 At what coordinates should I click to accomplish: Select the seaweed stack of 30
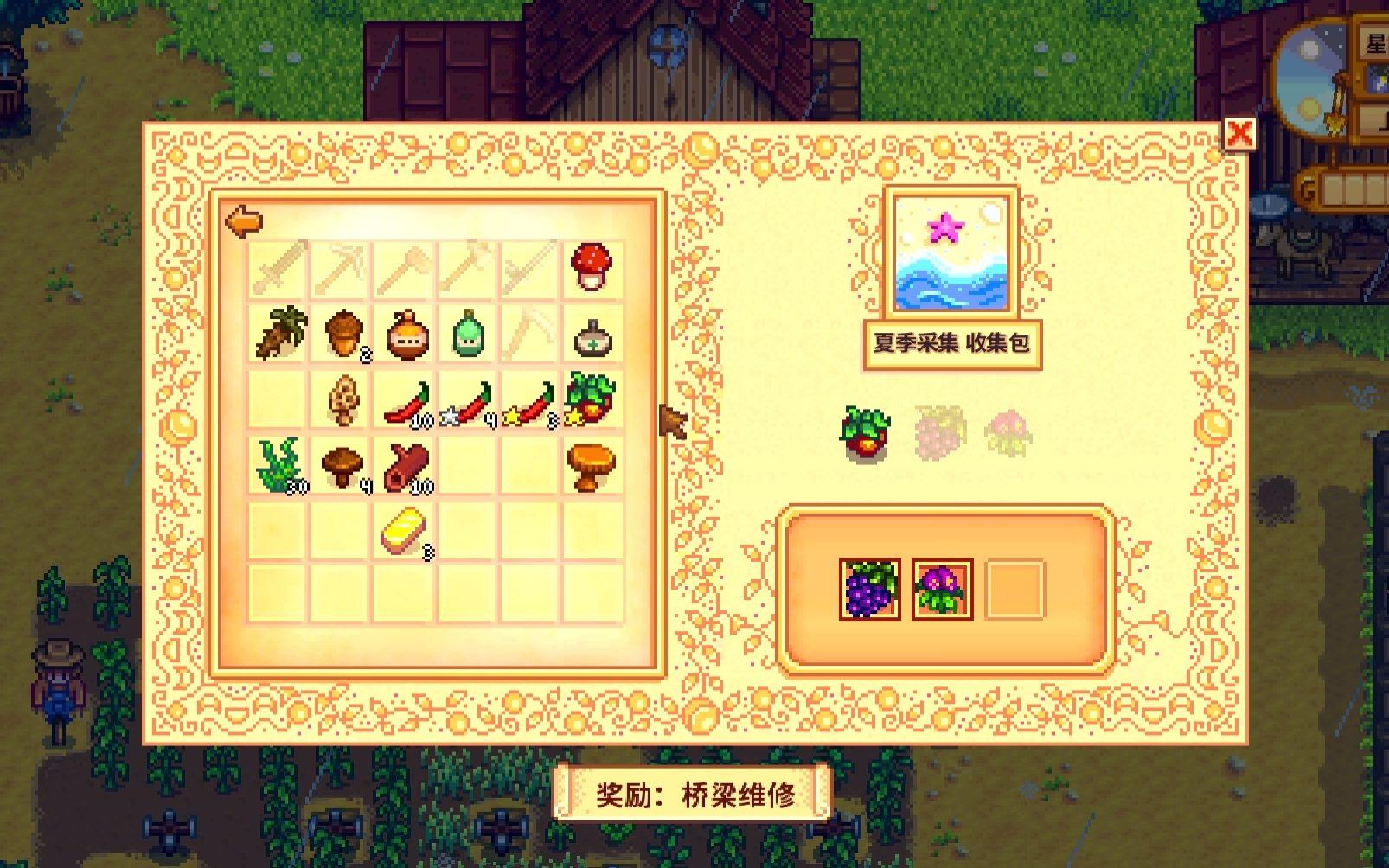(277, 464)
